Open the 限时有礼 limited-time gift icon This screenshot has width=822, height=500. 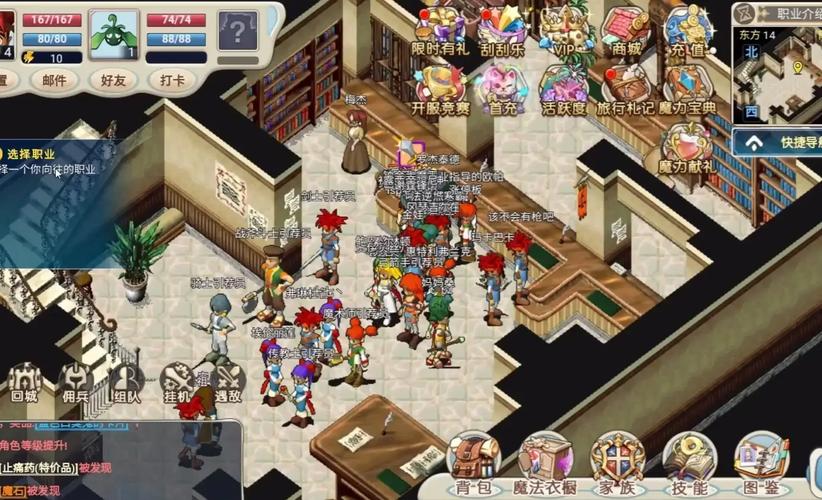tap(440, 30)
